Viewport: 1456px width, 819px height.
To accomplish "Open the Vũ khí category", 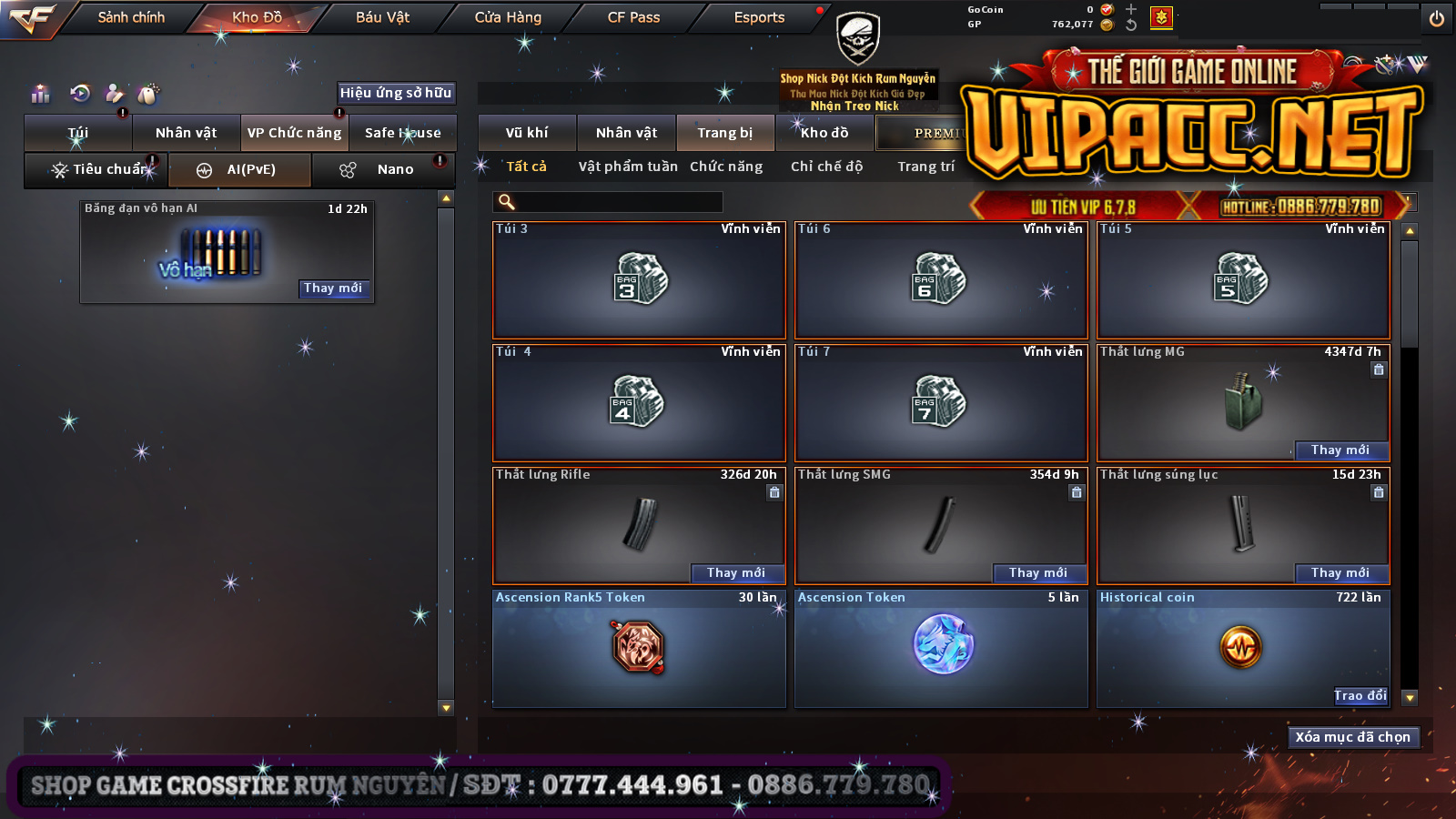I will (x=527, y=133).
